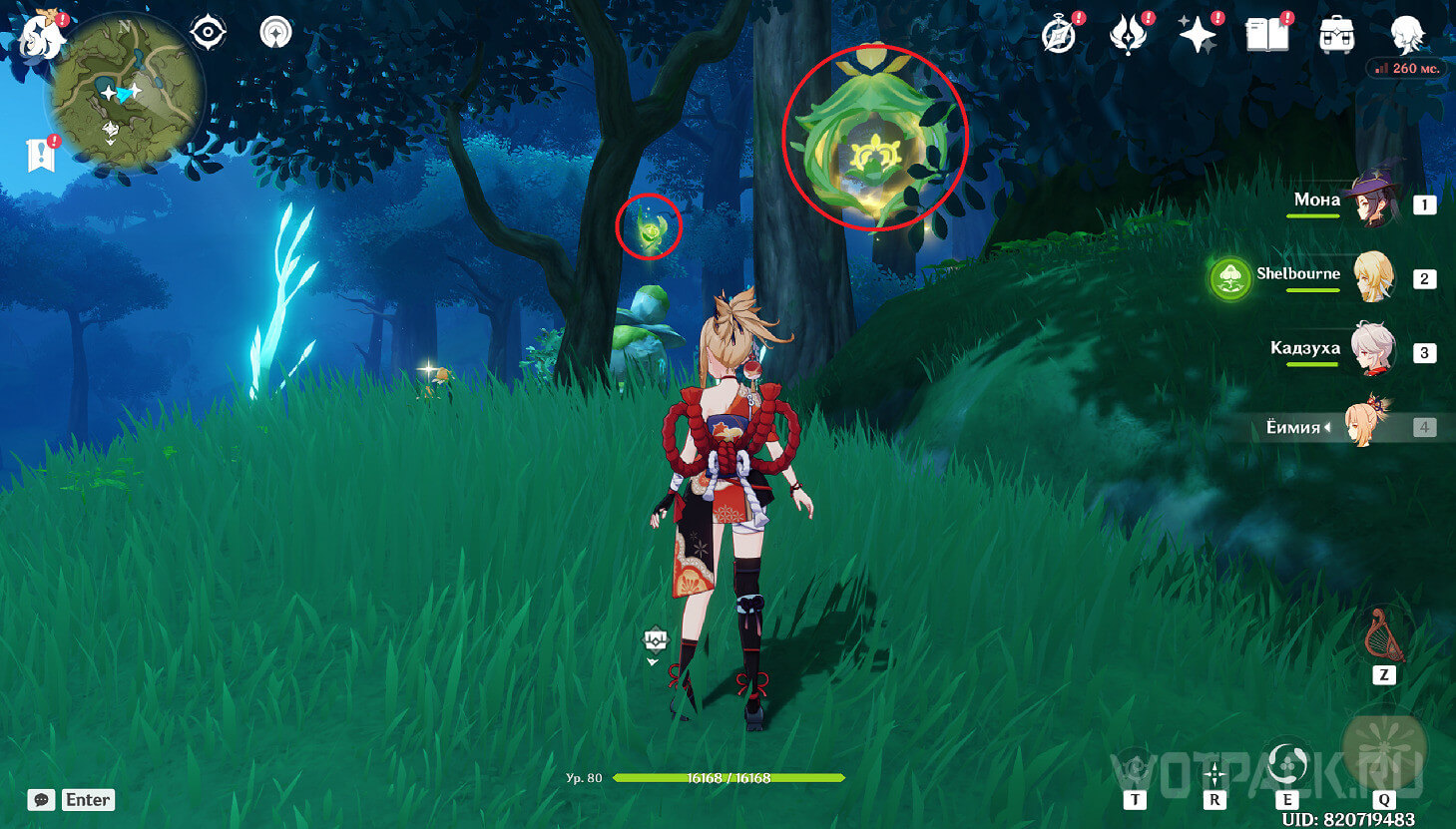Open the chat speech bubble

point(41,800)
